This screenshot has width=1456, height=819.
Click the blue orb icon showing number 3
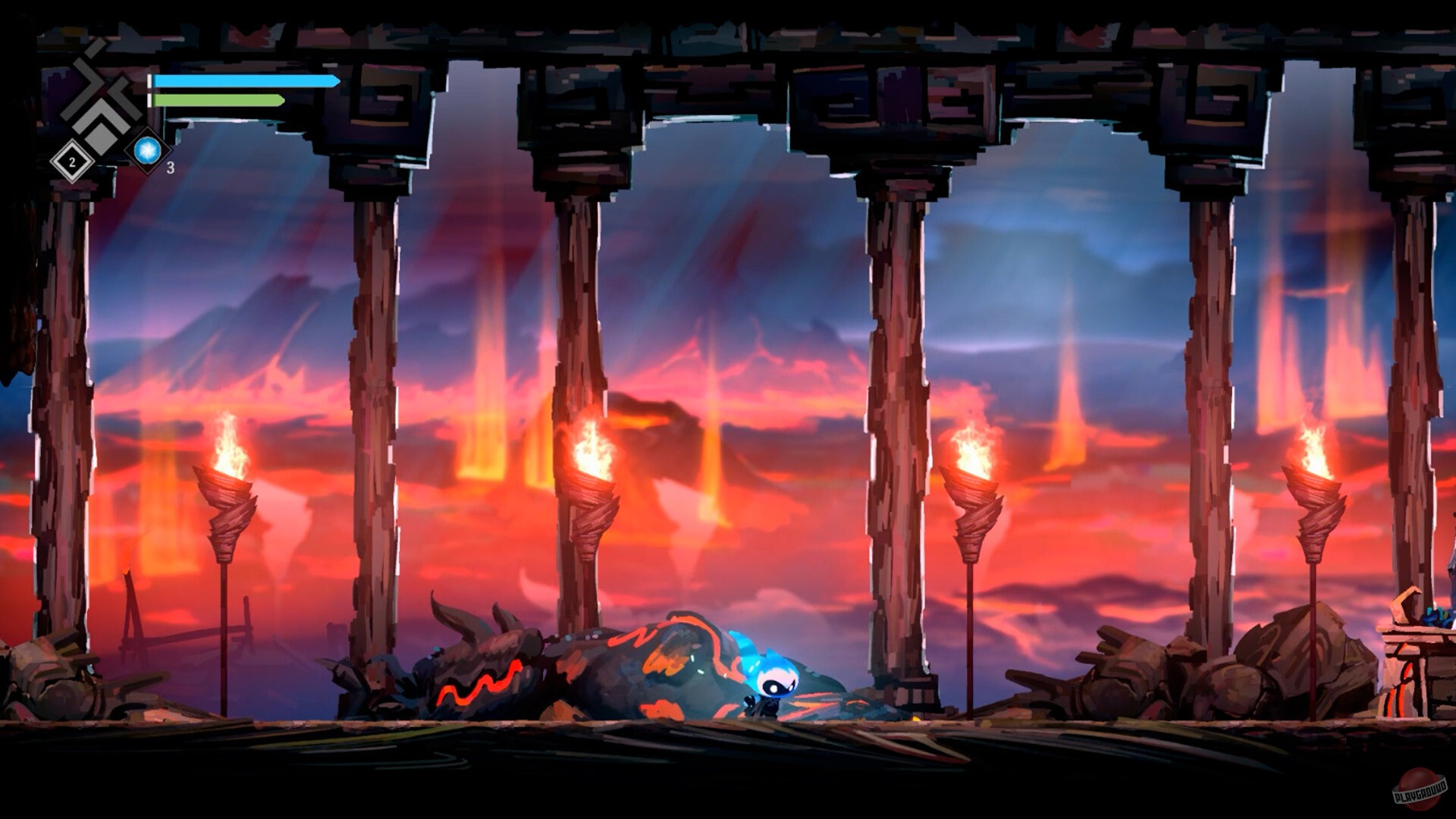tap(149, 151)
